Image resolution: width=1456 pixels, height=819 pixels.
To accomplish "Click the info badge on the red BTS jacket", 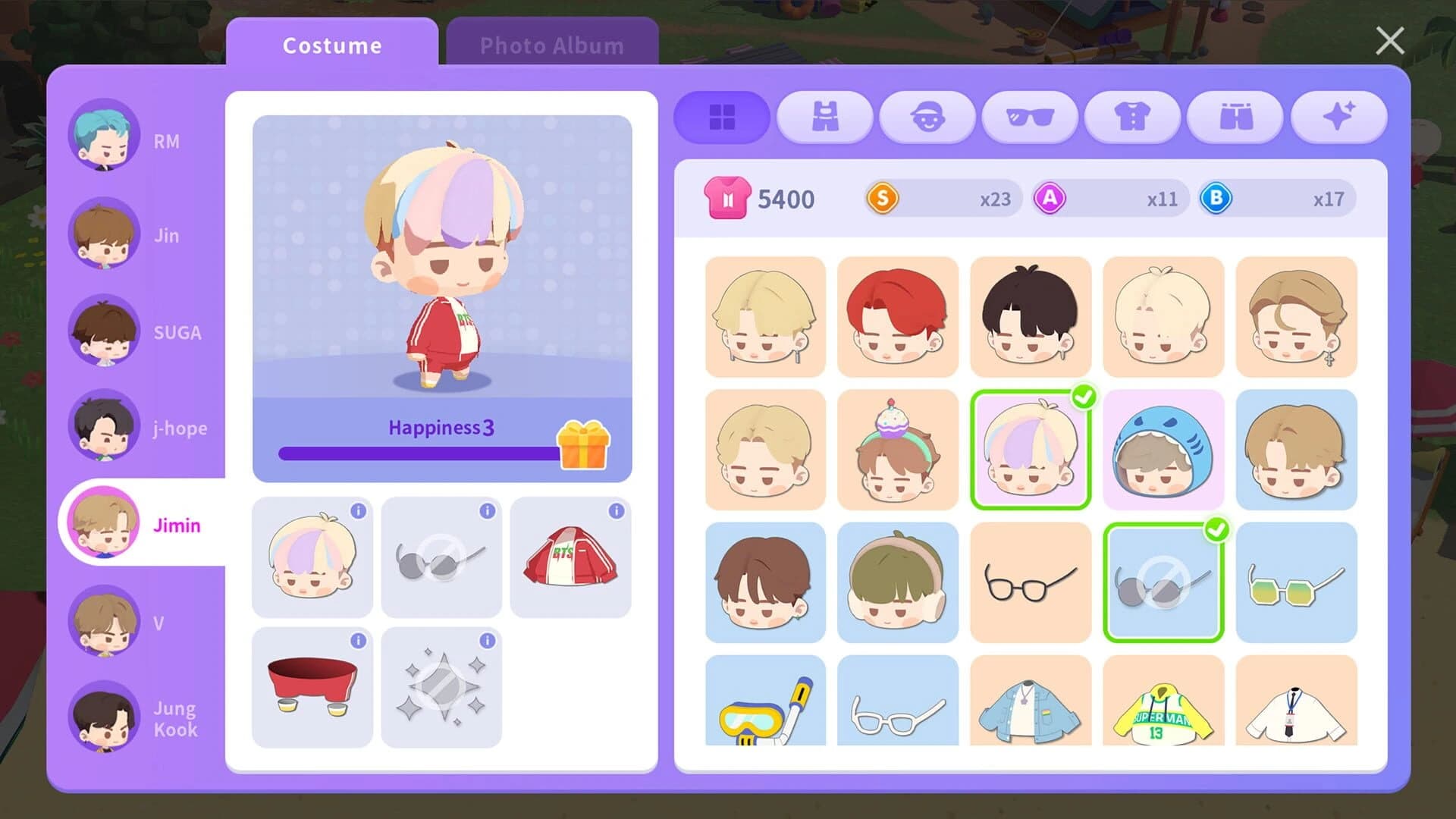I will click(x=616, y=511).
